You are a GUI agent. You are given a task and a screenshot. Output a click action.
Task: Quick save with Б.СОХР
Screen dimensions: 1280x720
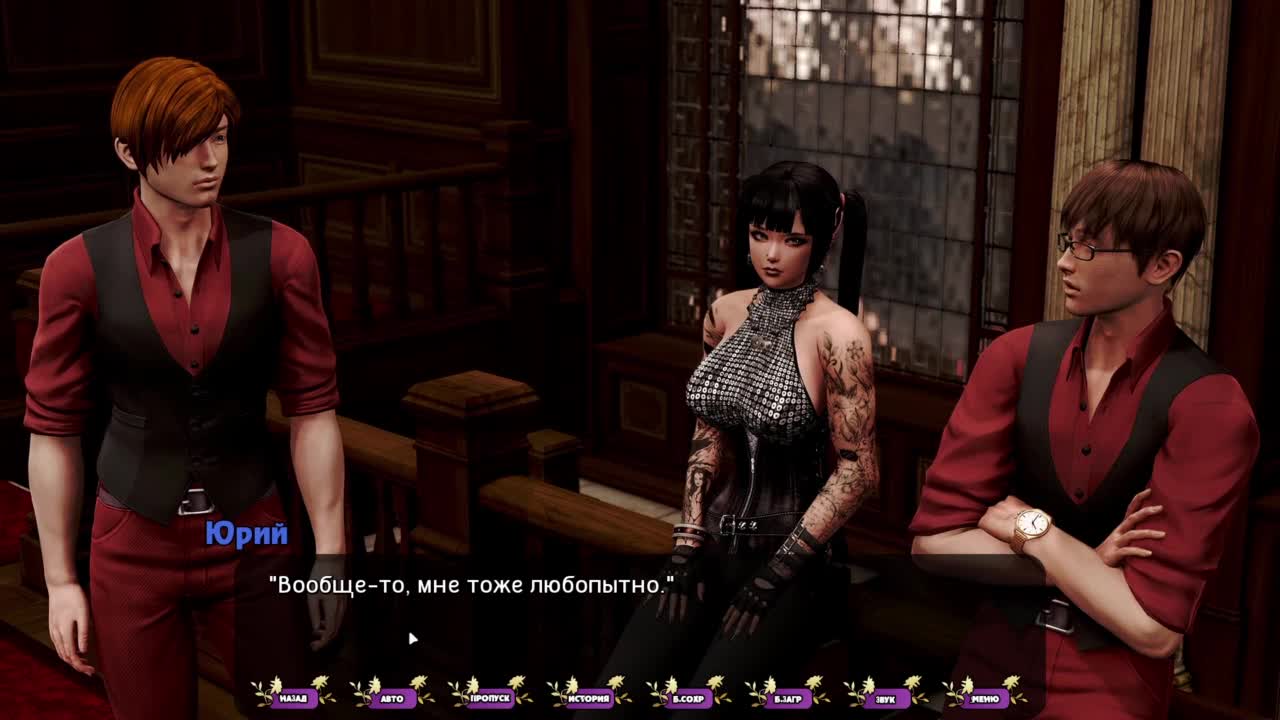(x=688, y=698)
